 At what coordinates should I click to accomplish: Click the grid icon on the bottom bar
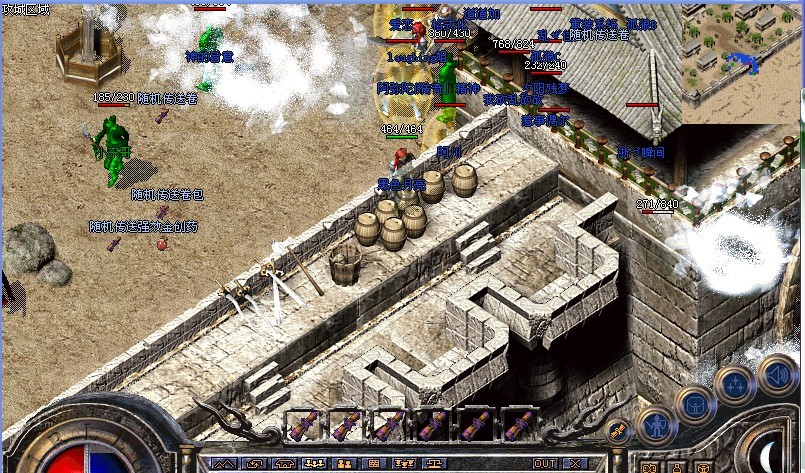click(x=372, y=464)
